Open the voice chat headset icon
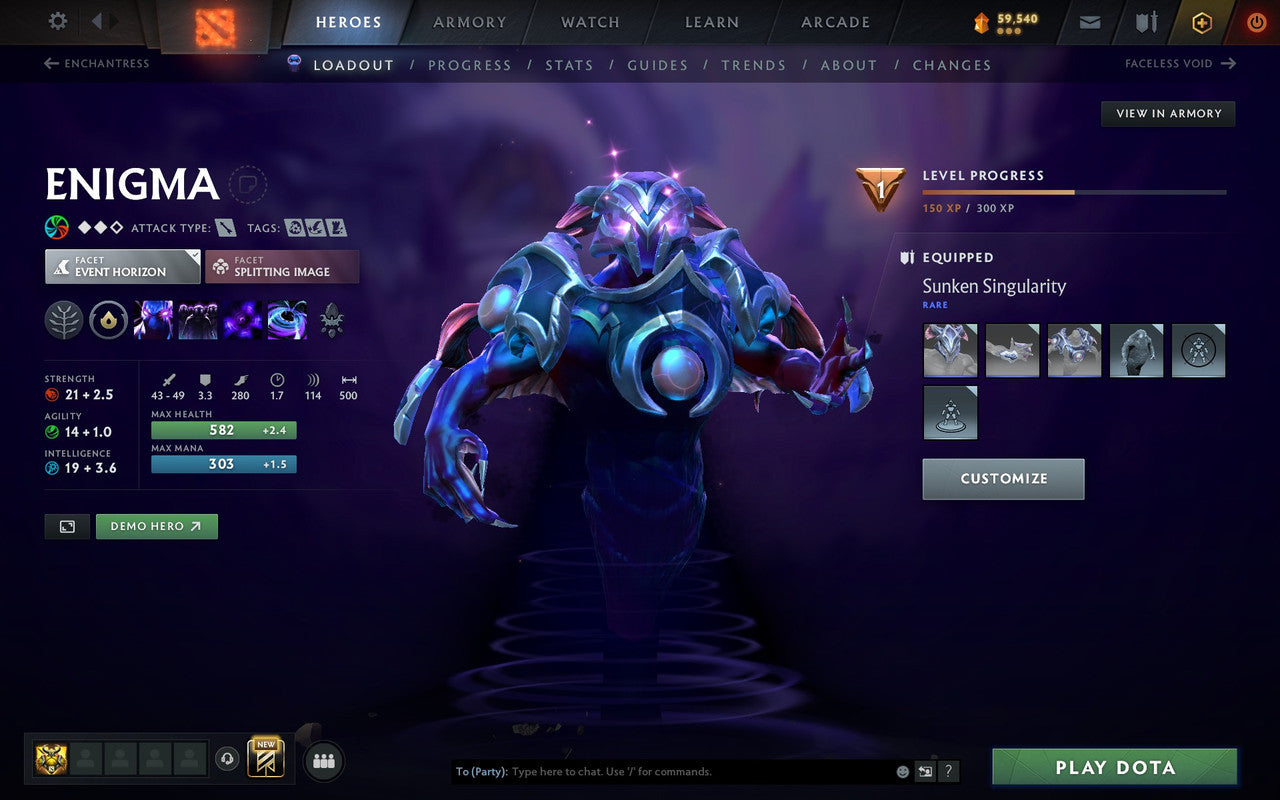Viewport: 1280px width, 800px height. tap(229, 759)
